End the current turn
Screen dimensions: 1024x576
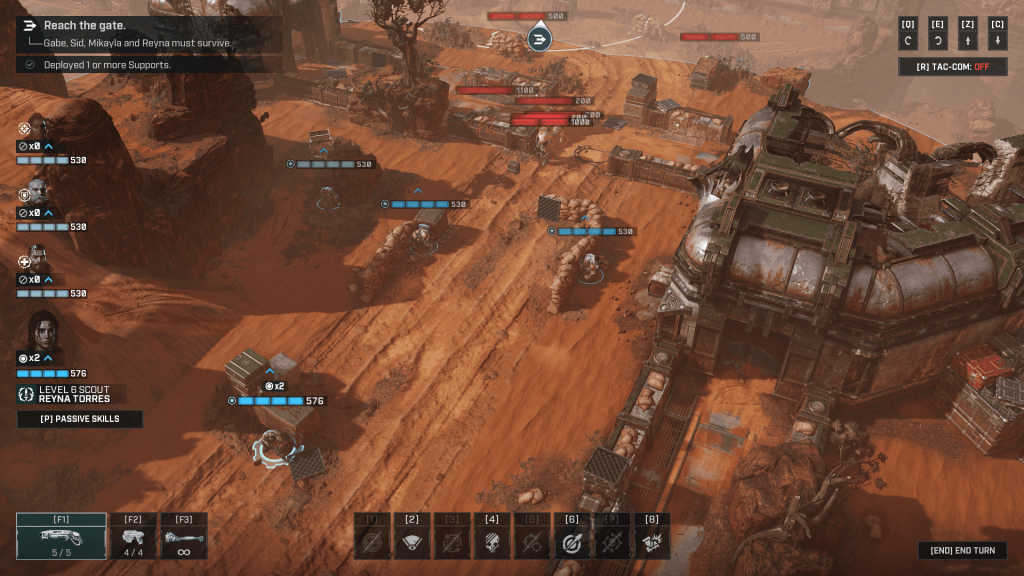pyautogui.click(x=962, y=551)
